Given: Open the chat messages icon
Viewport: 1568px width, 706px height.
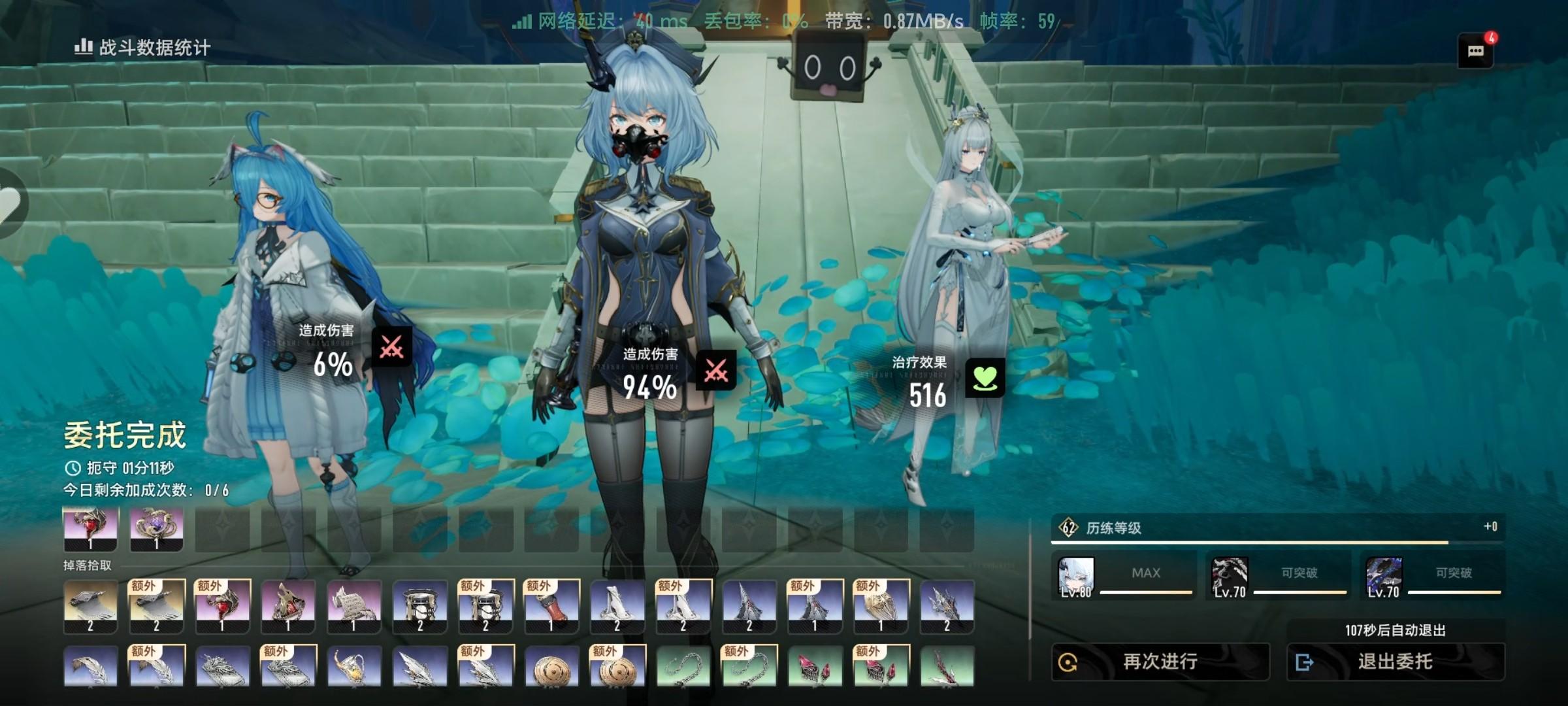Looking at the screenshot, I should 1475,51.
